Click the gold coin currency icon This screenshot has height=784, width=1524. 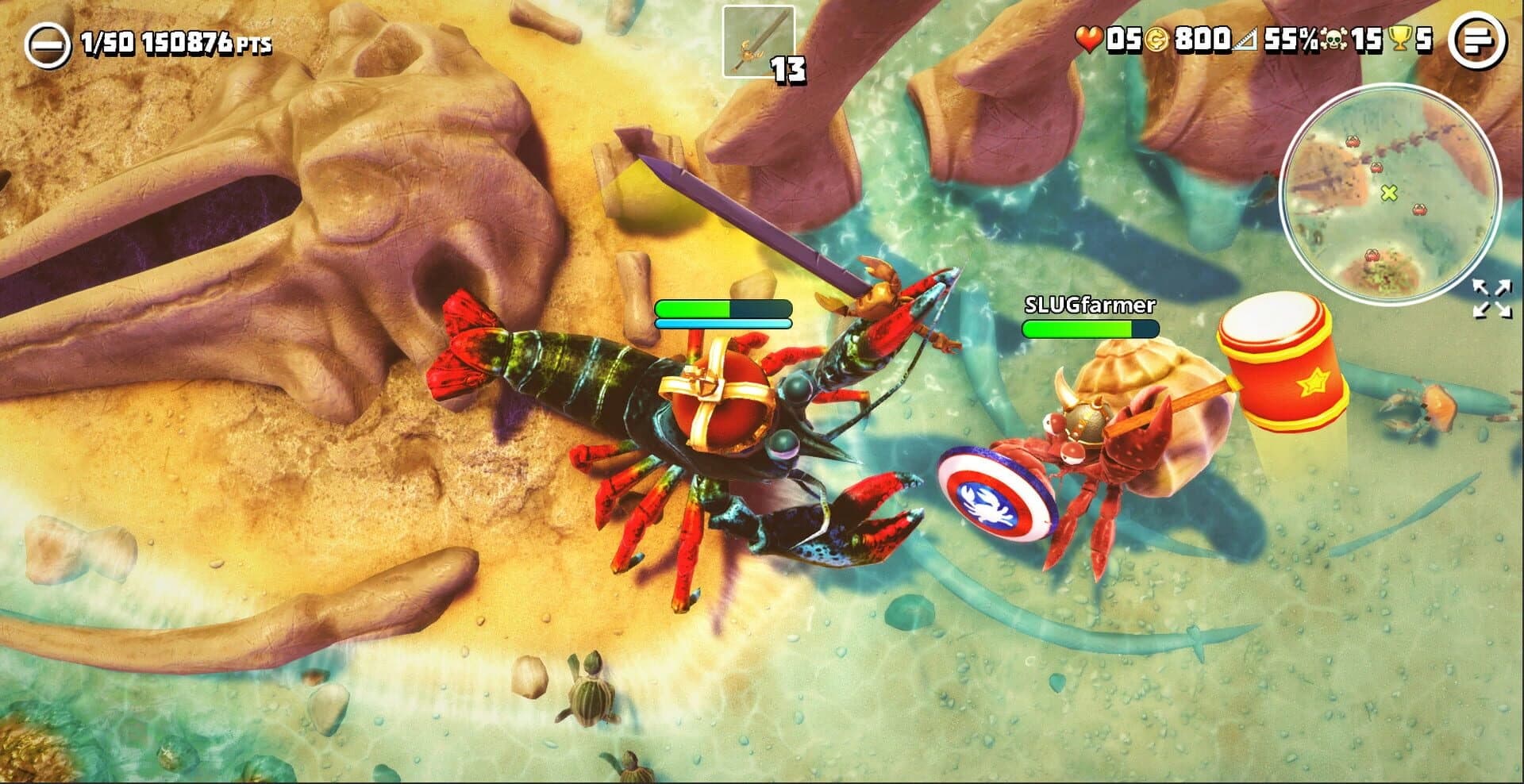coord(1157,38)
